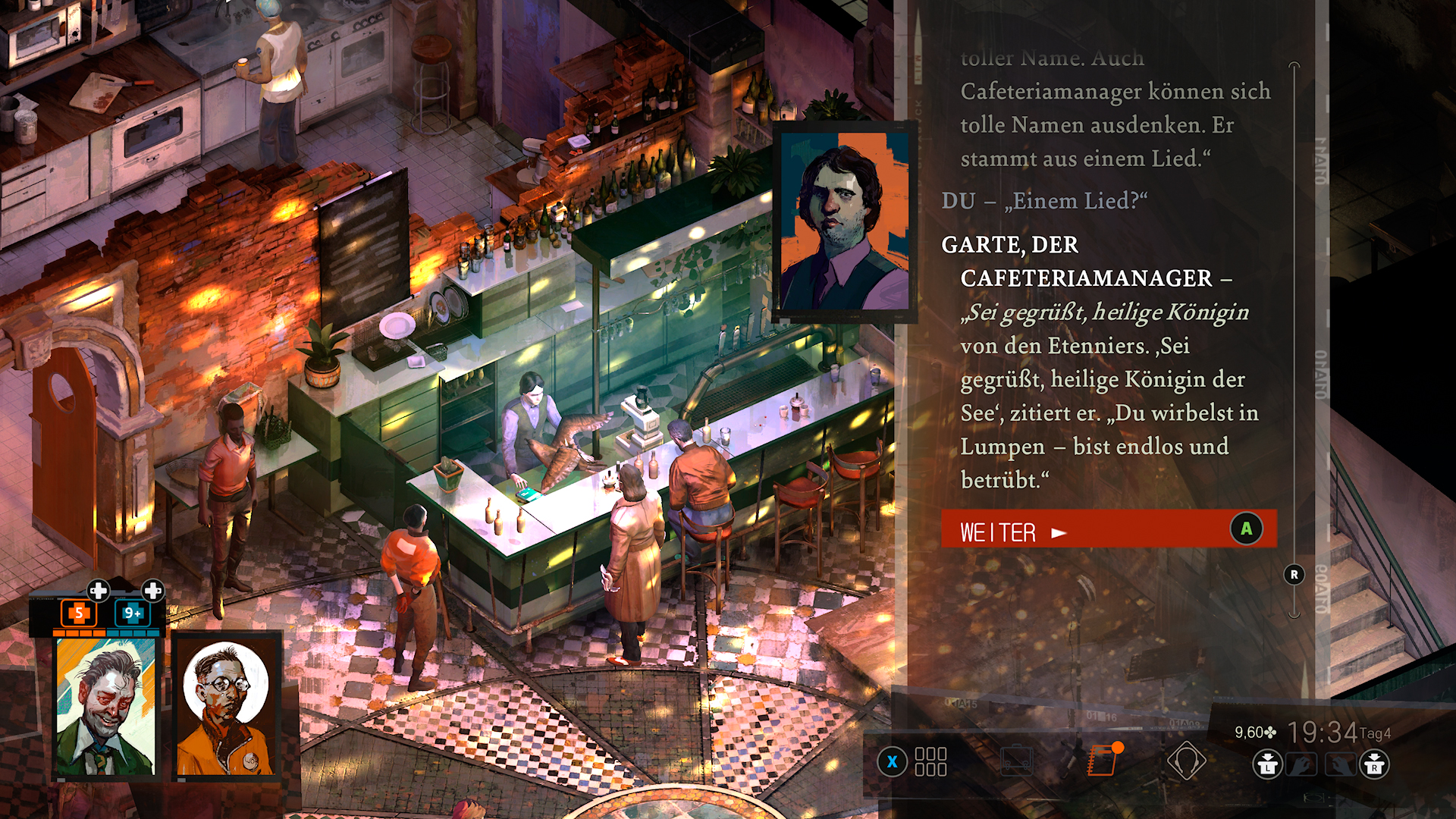Open the journal notebook icon
The image size is (1456, 819).
coord(1103,761)
